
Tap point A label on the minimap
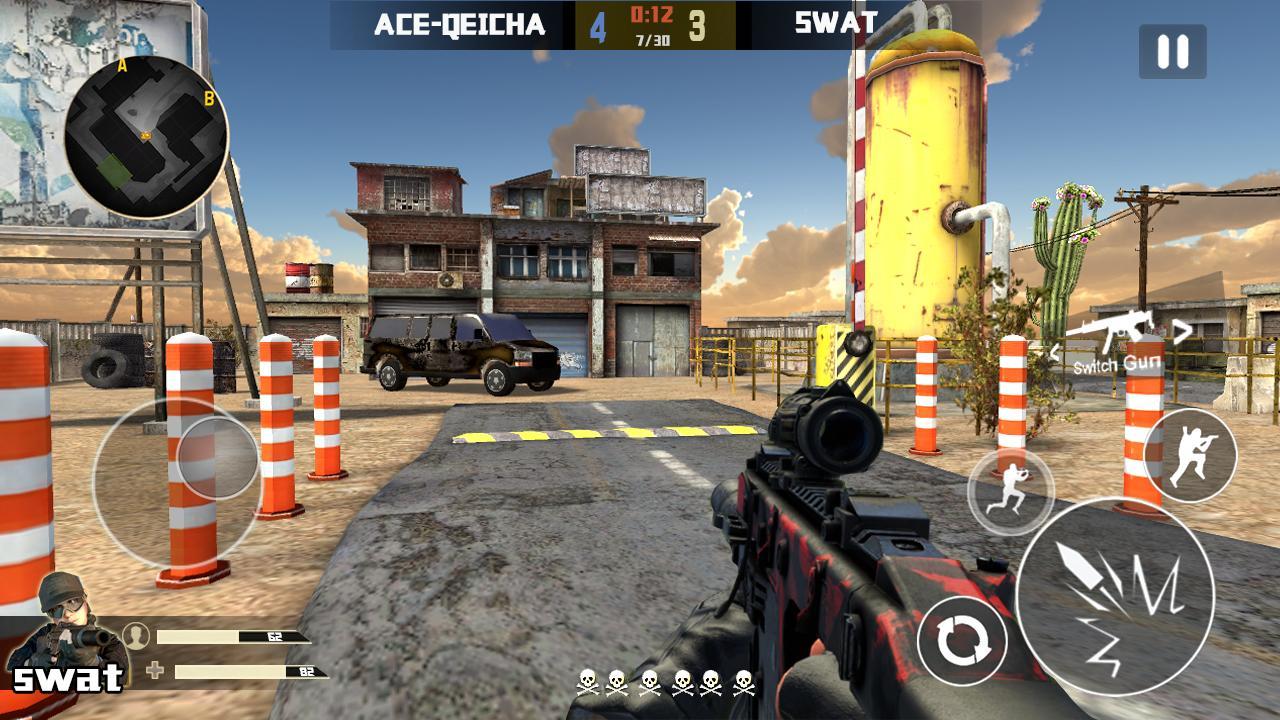[x=122, y=68]
